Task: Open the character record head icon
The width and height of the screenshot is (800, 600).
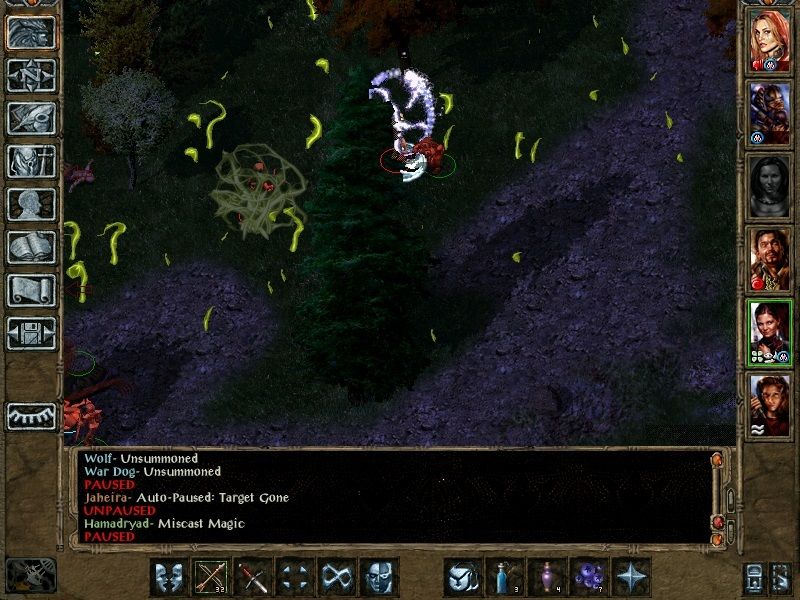Action: pos(31,204)
